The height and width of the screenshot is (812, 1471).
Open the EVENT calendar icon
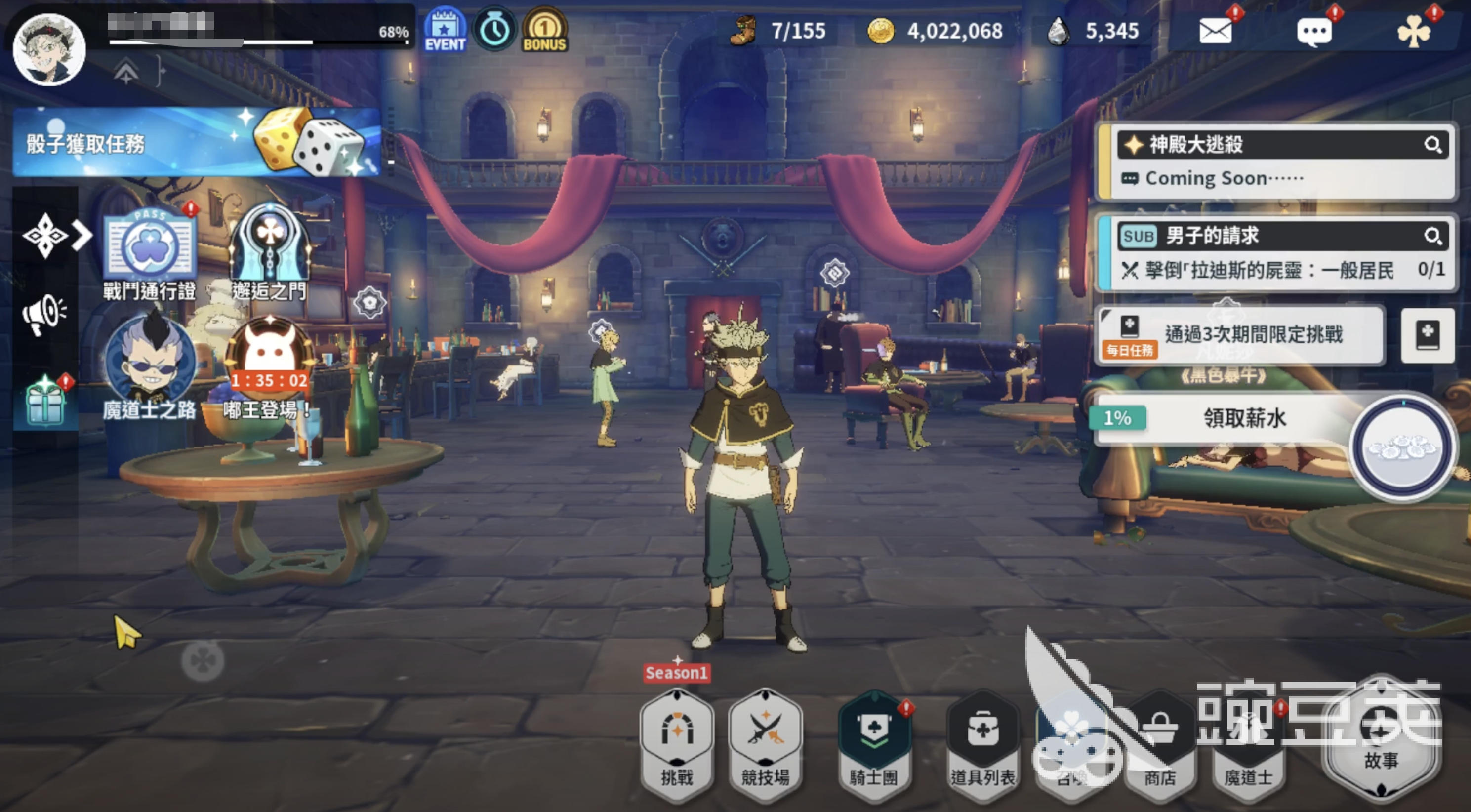click(x=445, y=30)
